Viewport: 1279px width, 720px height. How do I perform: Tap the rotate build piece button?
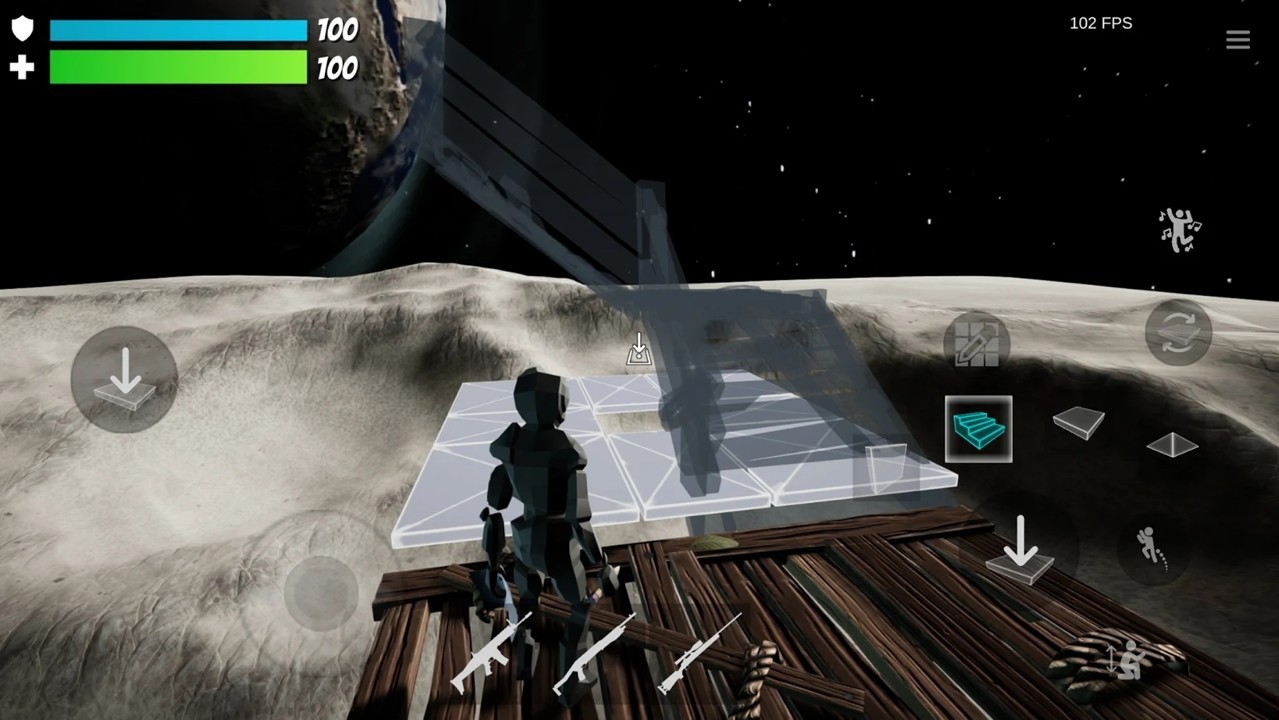[x=1178, y=333]
